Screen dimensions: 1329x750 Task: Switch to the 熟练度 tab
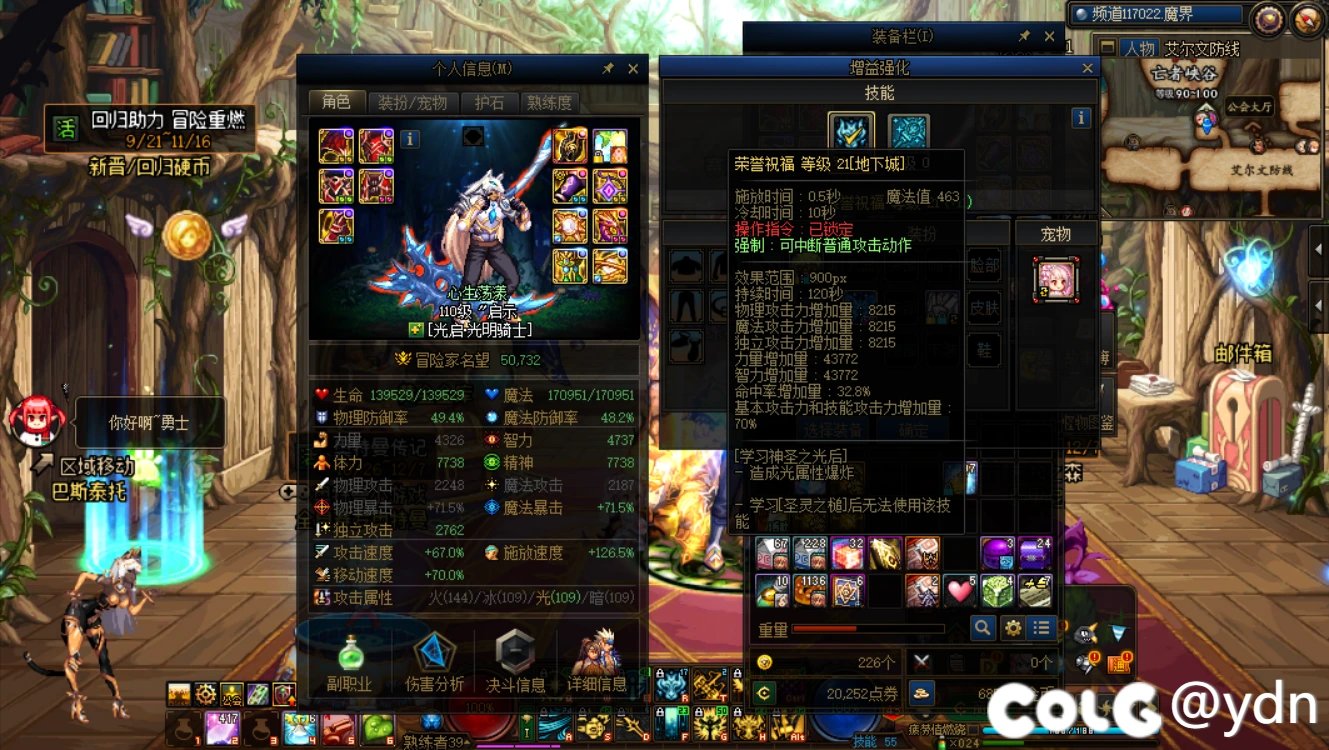551,102
